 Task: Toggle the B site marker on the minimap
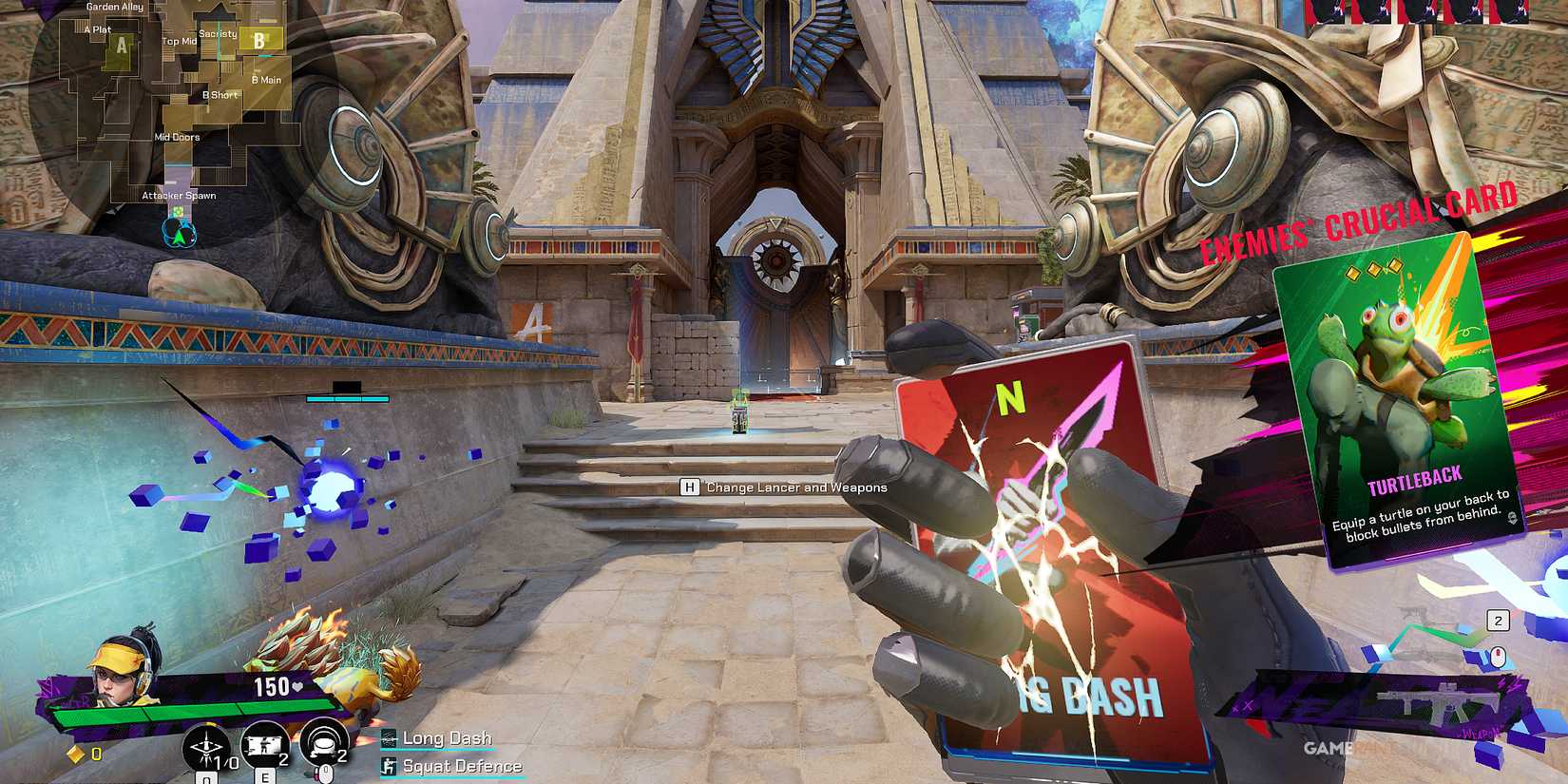click(x=259, y=41)
